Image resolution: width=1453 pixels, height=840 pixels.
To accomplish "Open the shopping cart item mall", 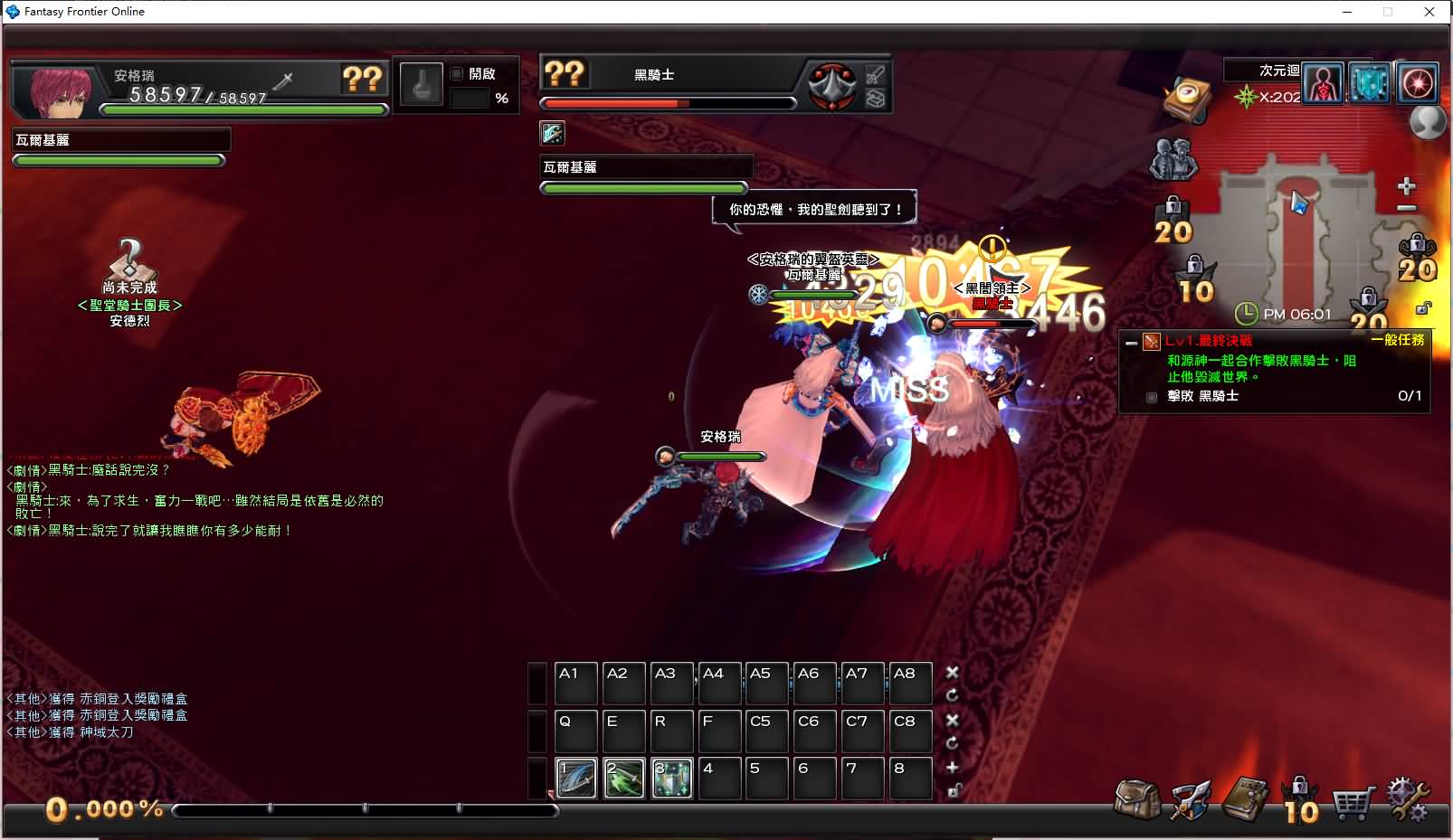I will click(1353, 800).
